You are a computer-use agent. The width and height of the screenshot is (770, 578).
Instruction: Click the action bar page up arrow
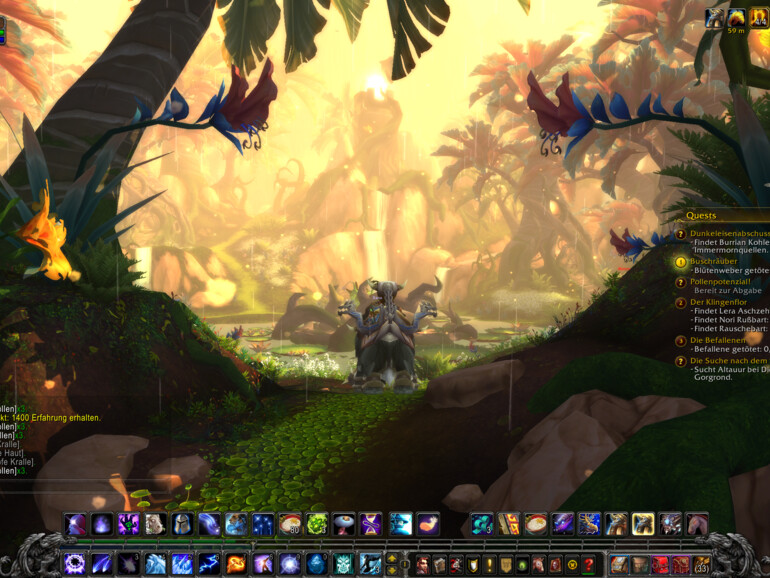pos(392,558)
